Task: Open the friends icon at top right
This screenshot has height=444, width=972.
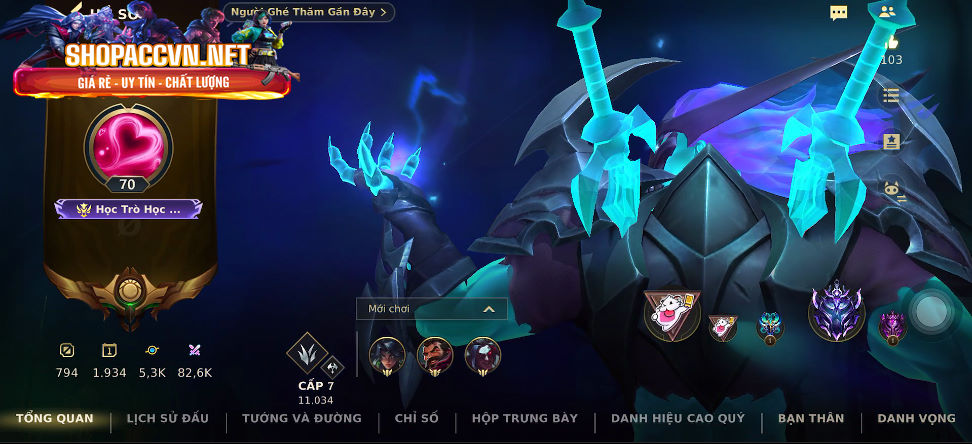Action: (x=887, y=13)
